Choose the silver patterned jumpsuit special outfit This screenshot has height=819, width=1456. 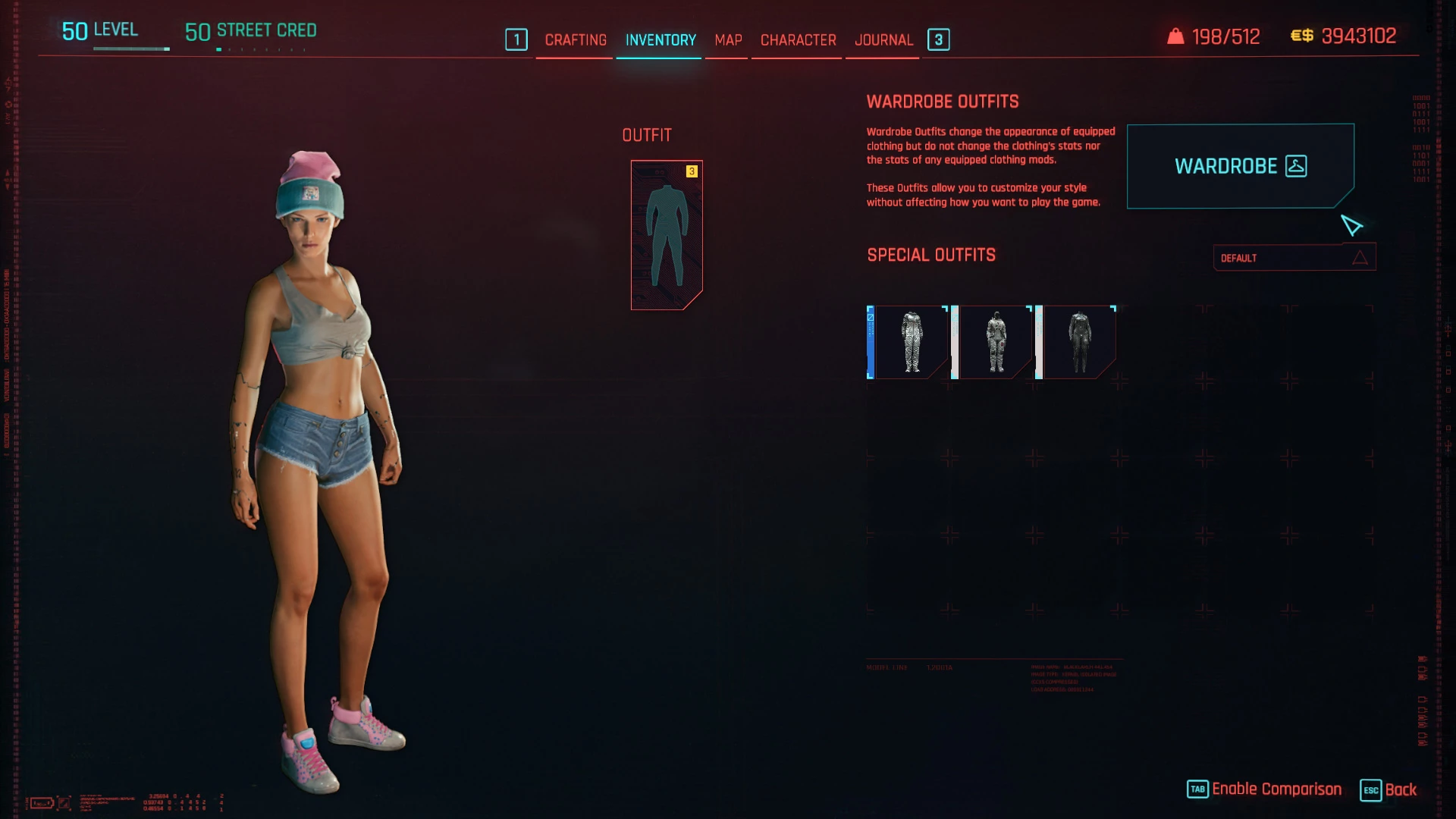911,342
